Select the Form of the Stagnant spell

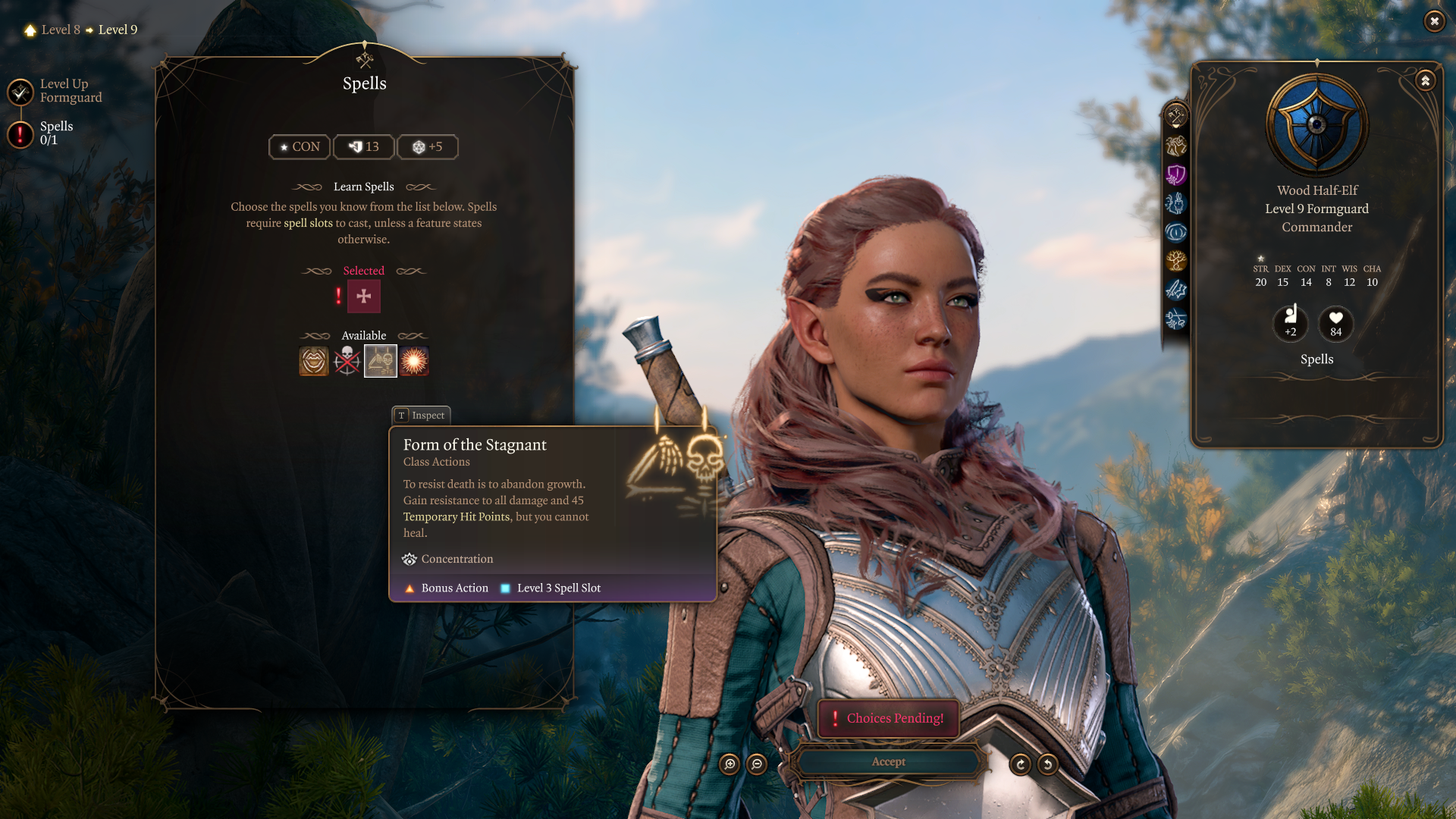(380, 361)
